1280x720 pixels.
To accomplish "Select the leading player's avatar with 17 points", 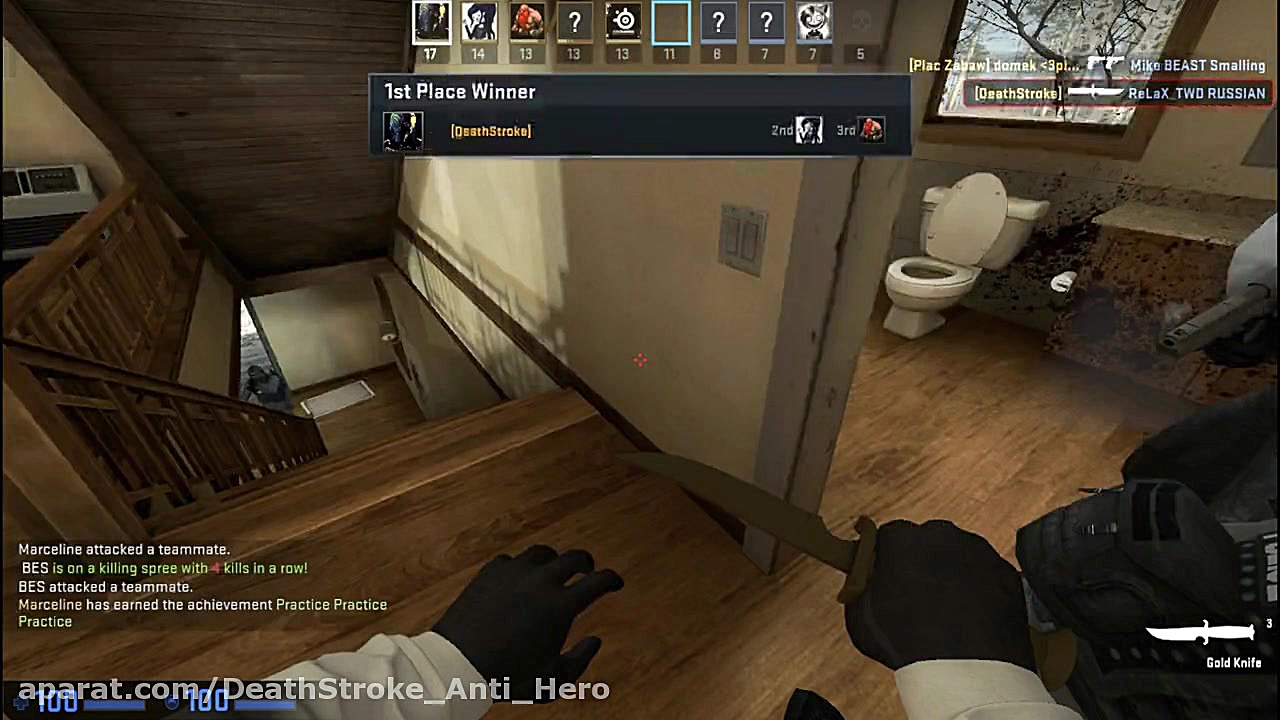I will pos(431,21).
